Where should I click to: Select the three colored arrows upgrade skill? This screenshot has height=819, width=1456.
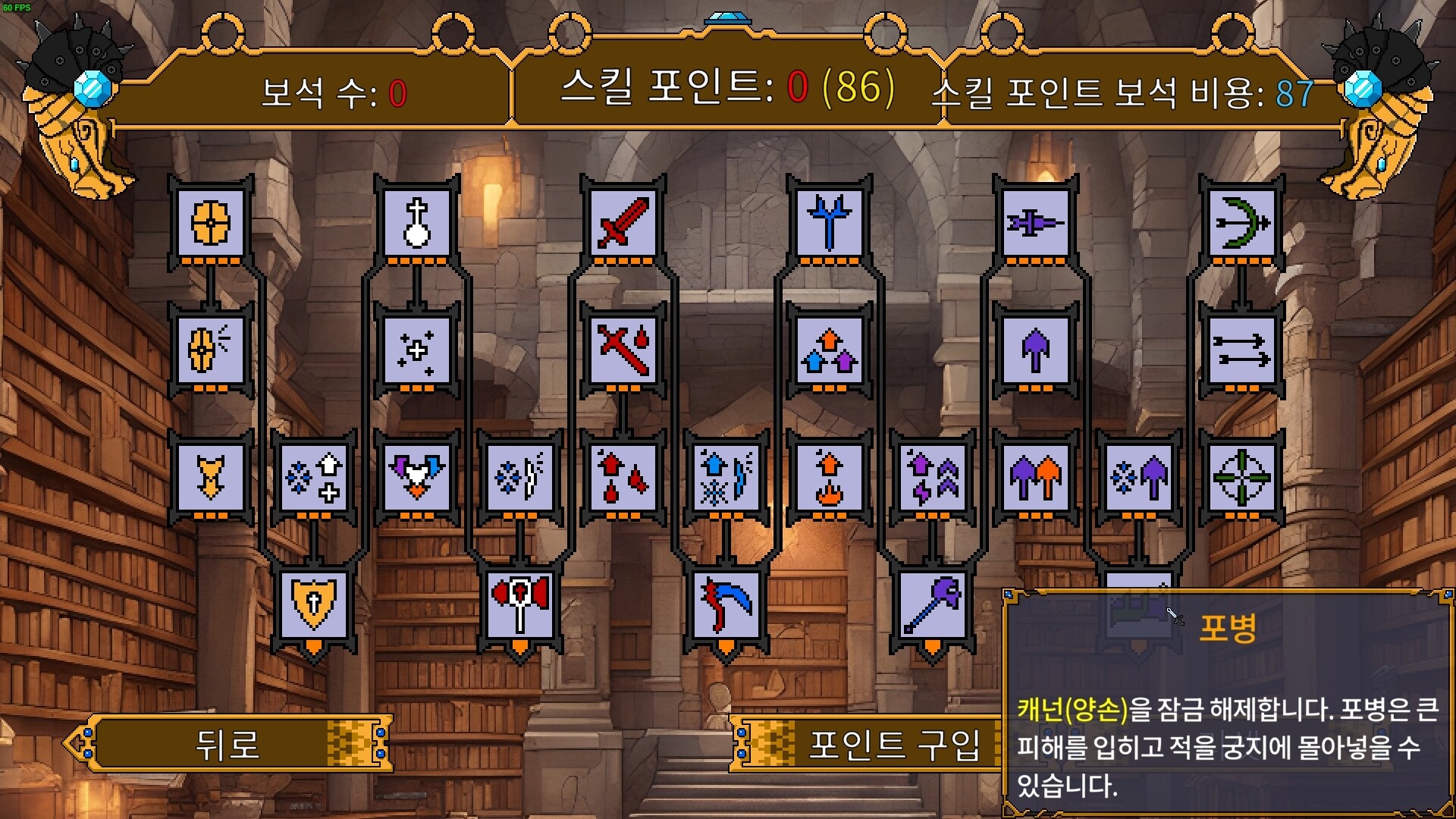tap(830, 350)
